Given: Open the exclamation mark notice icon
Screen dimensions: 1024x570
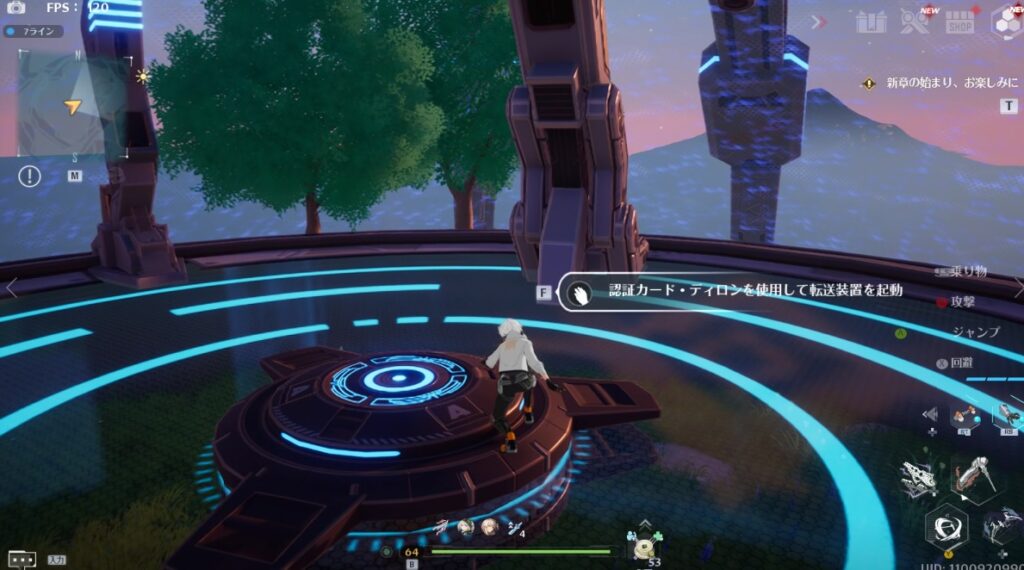Looking at the screenshot, I should point(30,176).
